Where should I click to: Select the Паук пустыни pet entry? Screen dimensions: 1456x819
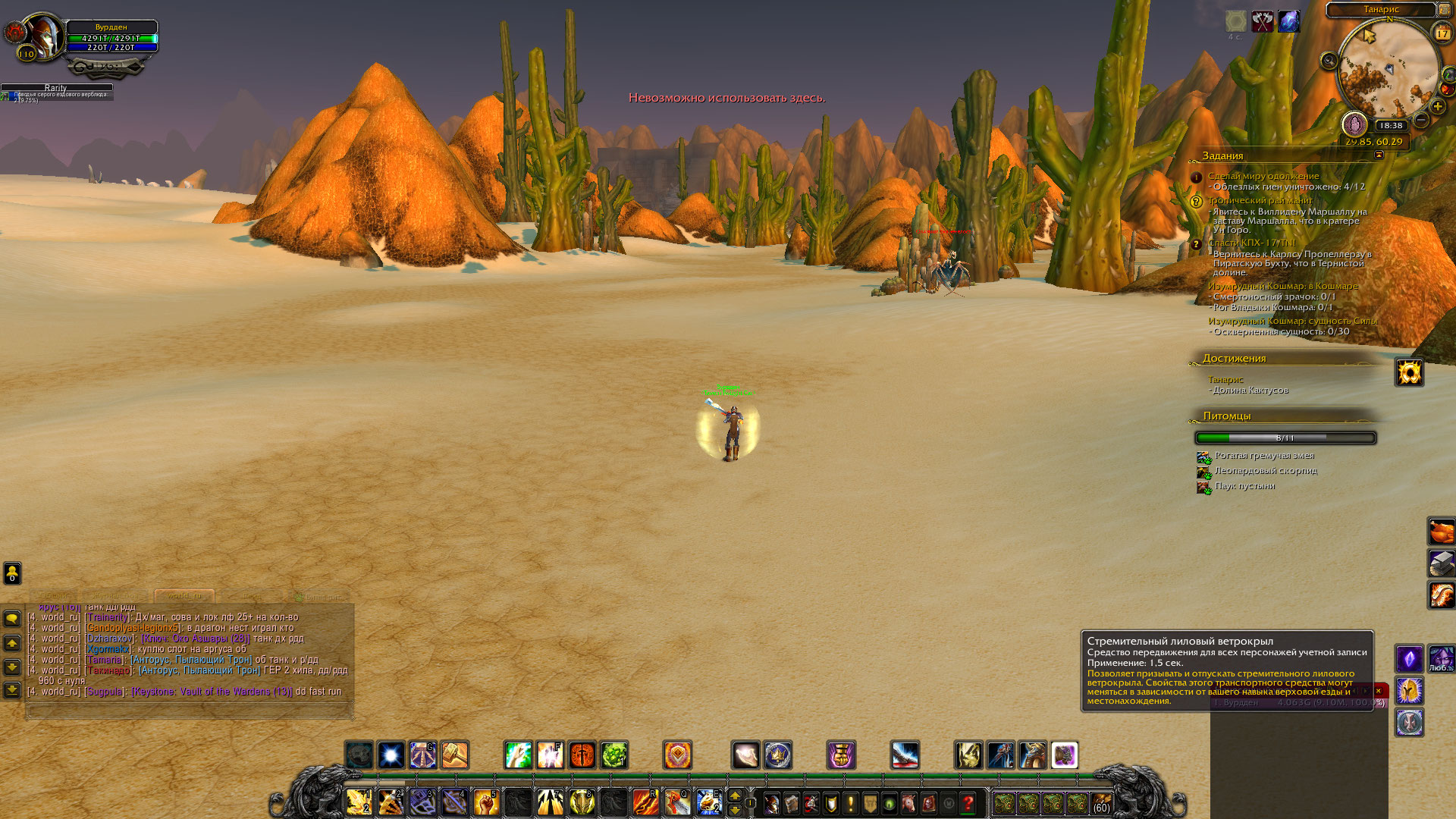coord(1244,486)
